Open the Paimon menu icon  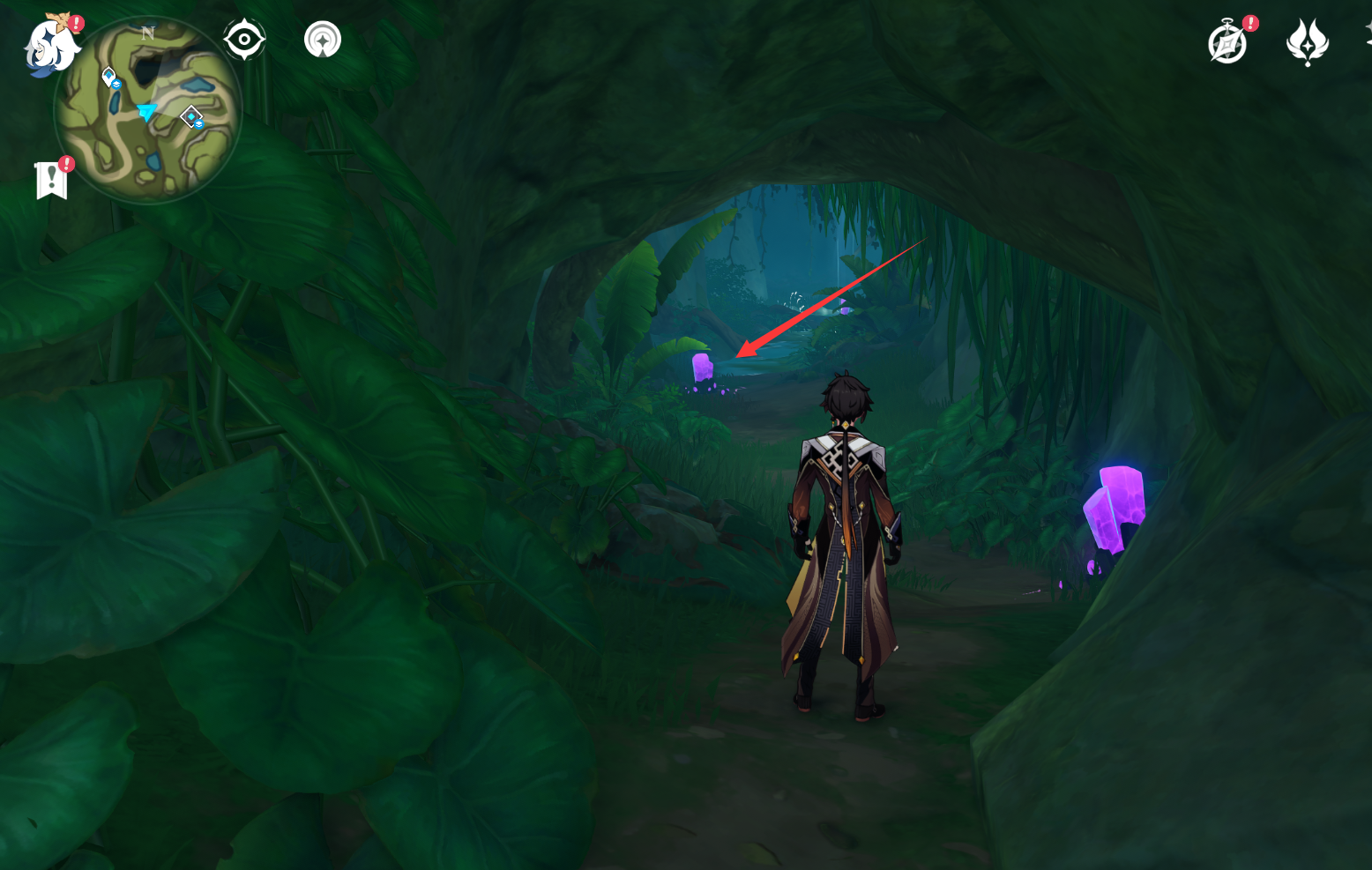coord(48,46)
